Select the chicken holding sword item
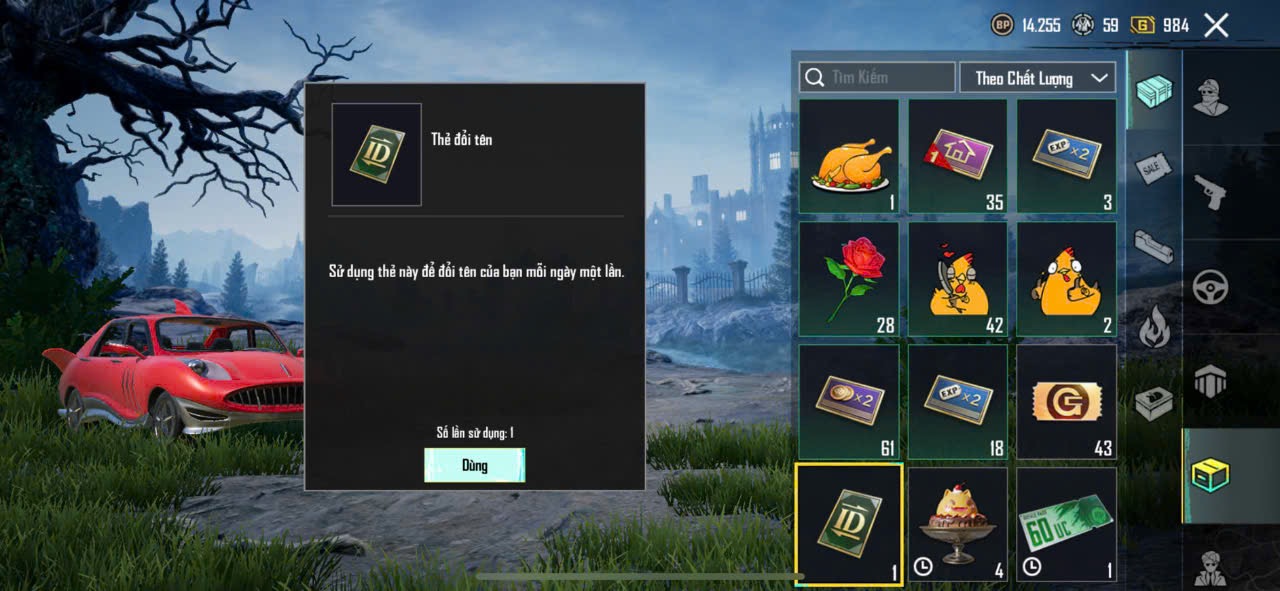This screenshot has width=1280, height=591. [958, 279]
